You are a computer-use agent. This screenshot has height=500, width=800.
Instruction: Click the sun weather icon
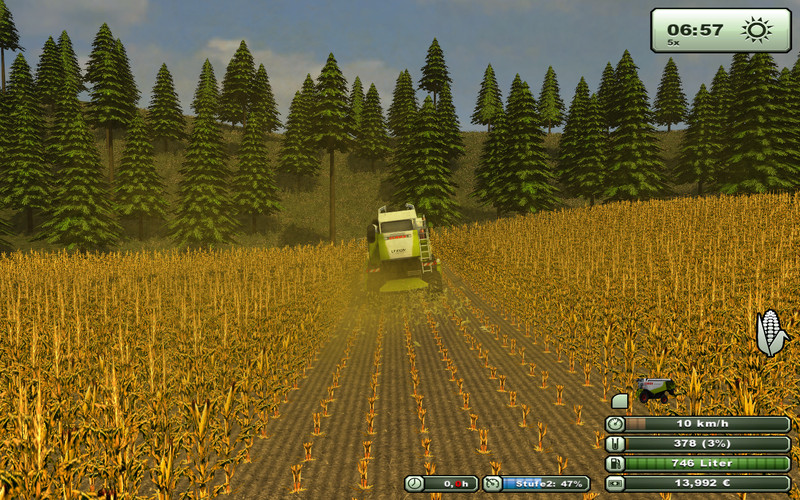coord(756,29)
